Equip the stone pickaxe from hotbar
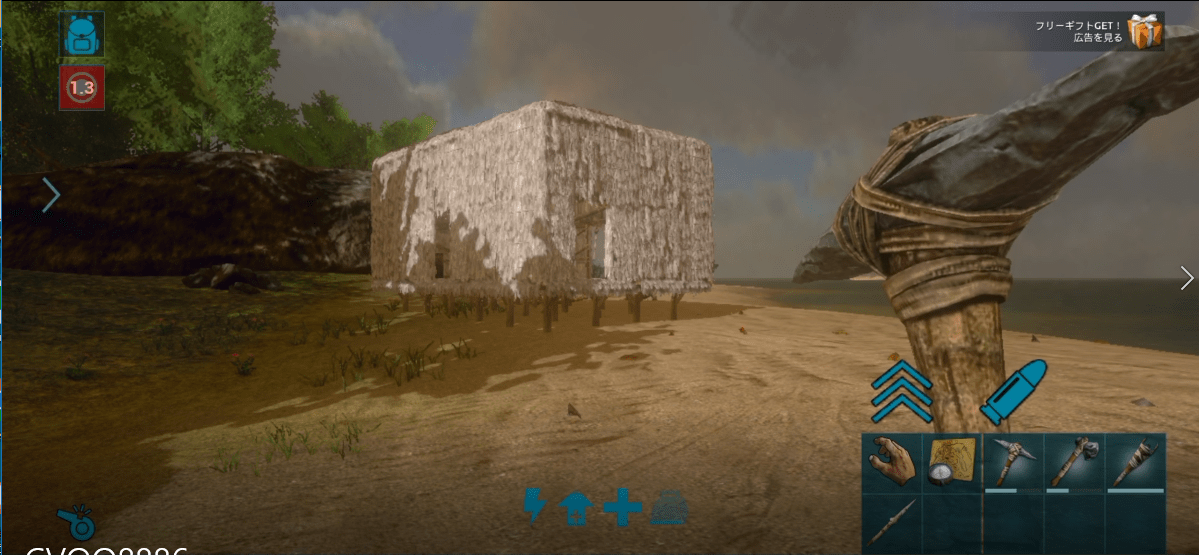 (x=1013, y=463)
